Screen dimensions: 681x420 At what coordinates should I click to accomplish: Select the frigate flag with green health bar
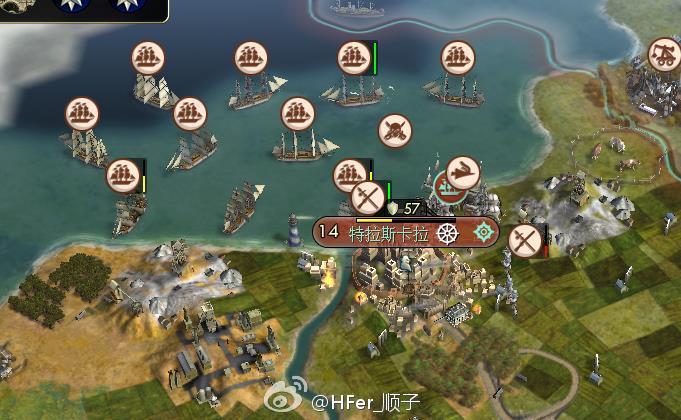pyautogui.click(x=352, y=57)
